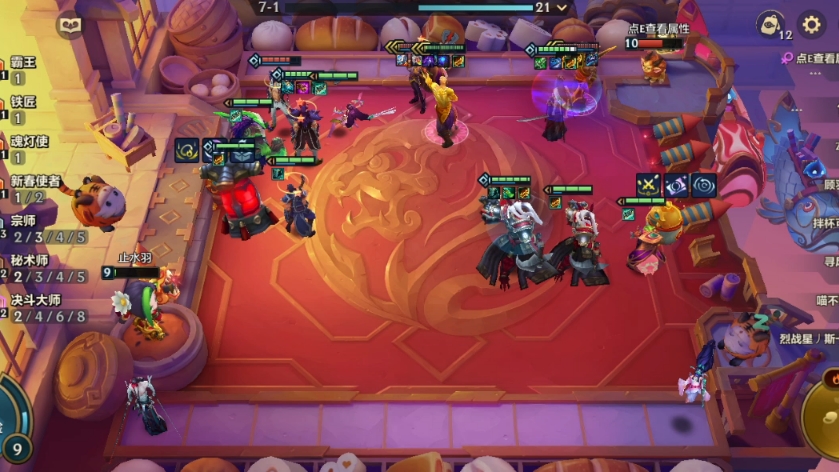Select the unit on the bench
Image resolution: width=839 pixels, height=472 pixels.
pyautogui.click(x=147, y=404)
